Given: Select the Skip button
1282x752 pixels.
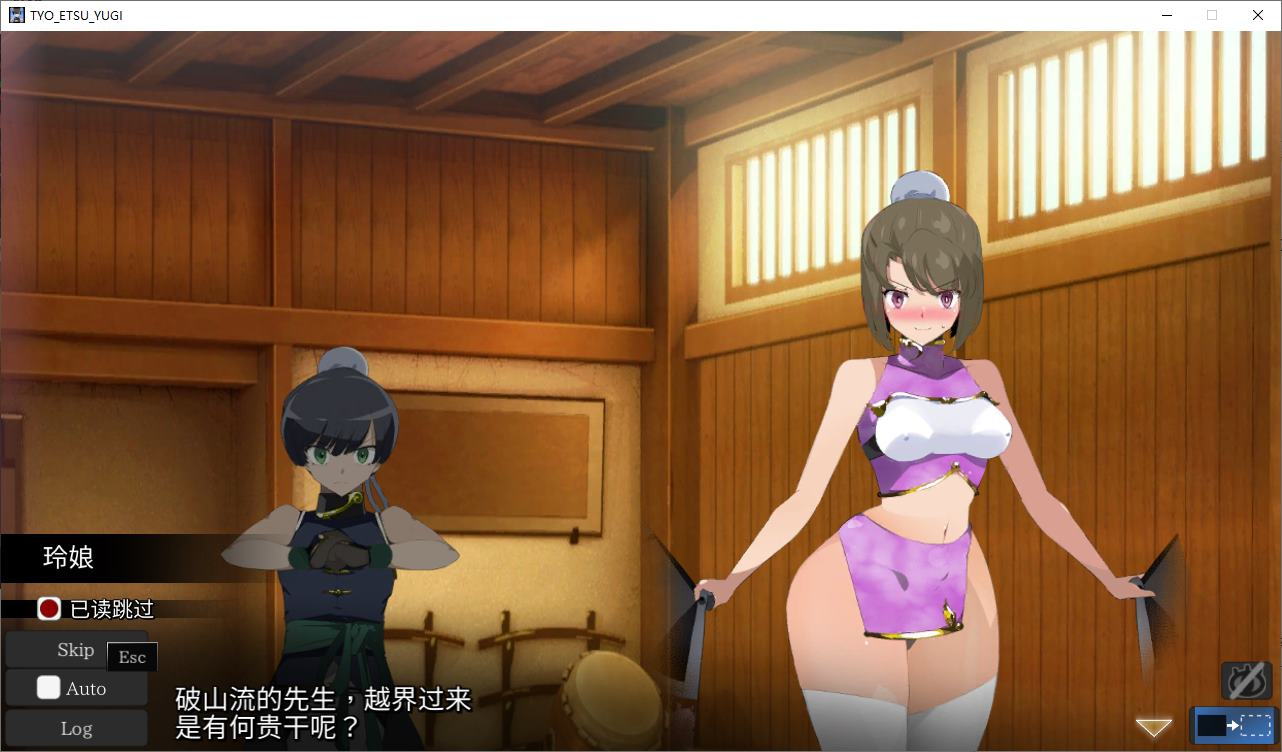Looking at the screenshot, I should [x=75, y=650].
